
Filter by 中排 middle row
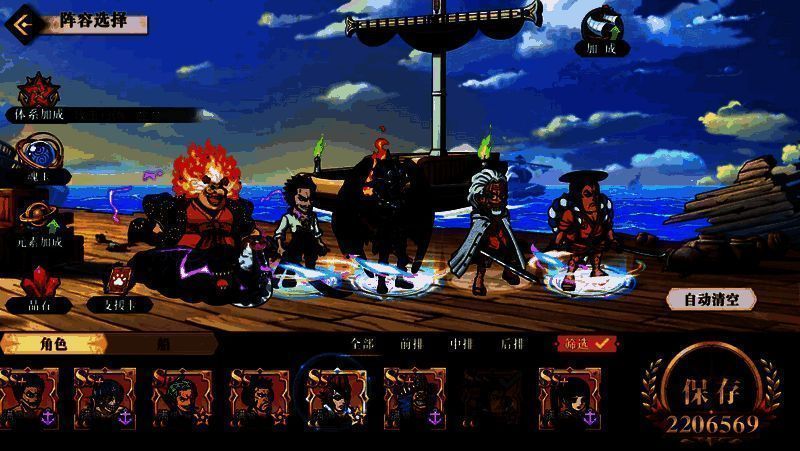[461, 343]
